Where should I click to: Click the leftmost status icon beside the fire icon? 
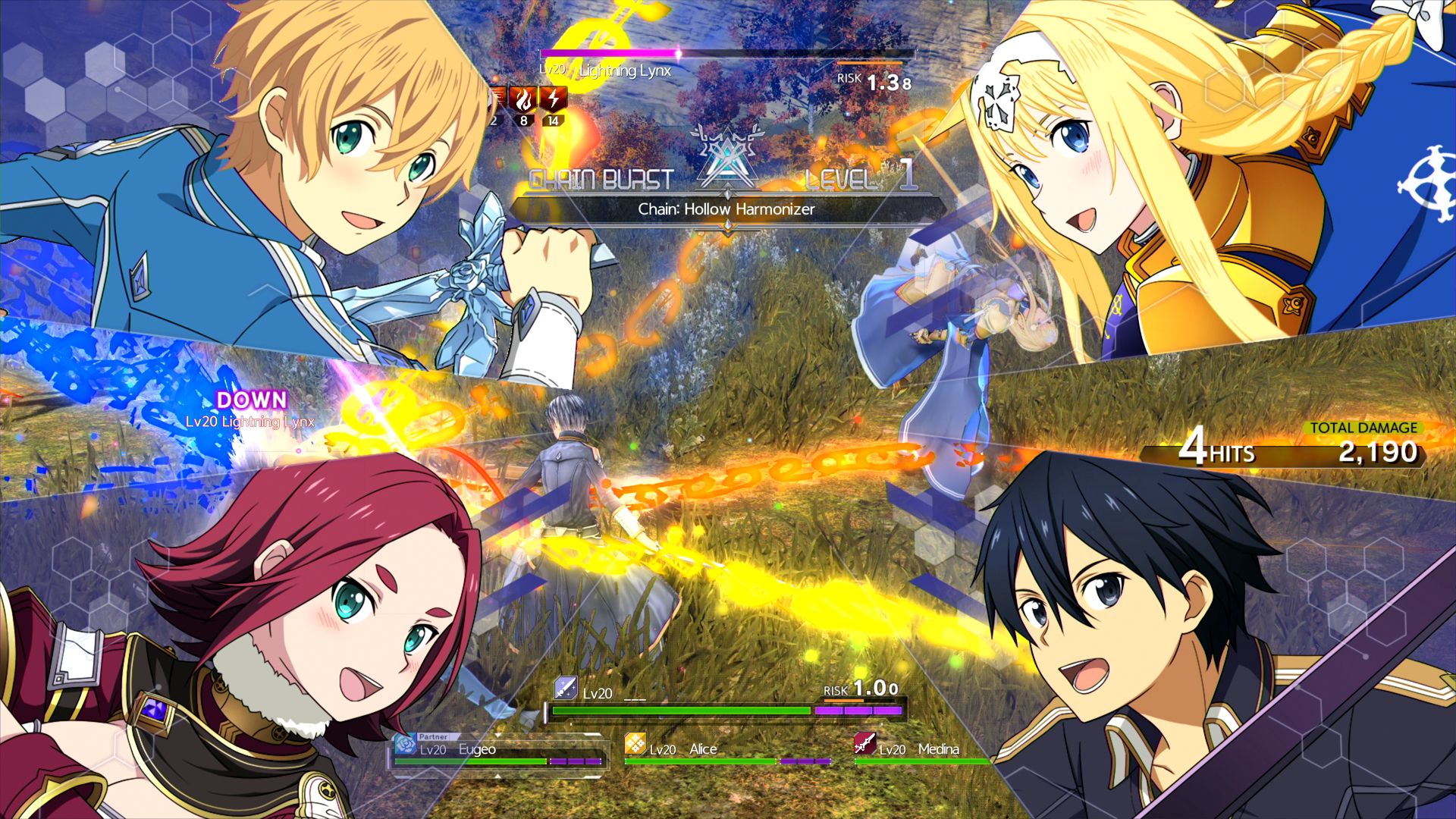pyautogui.click(x=497, y=97)
